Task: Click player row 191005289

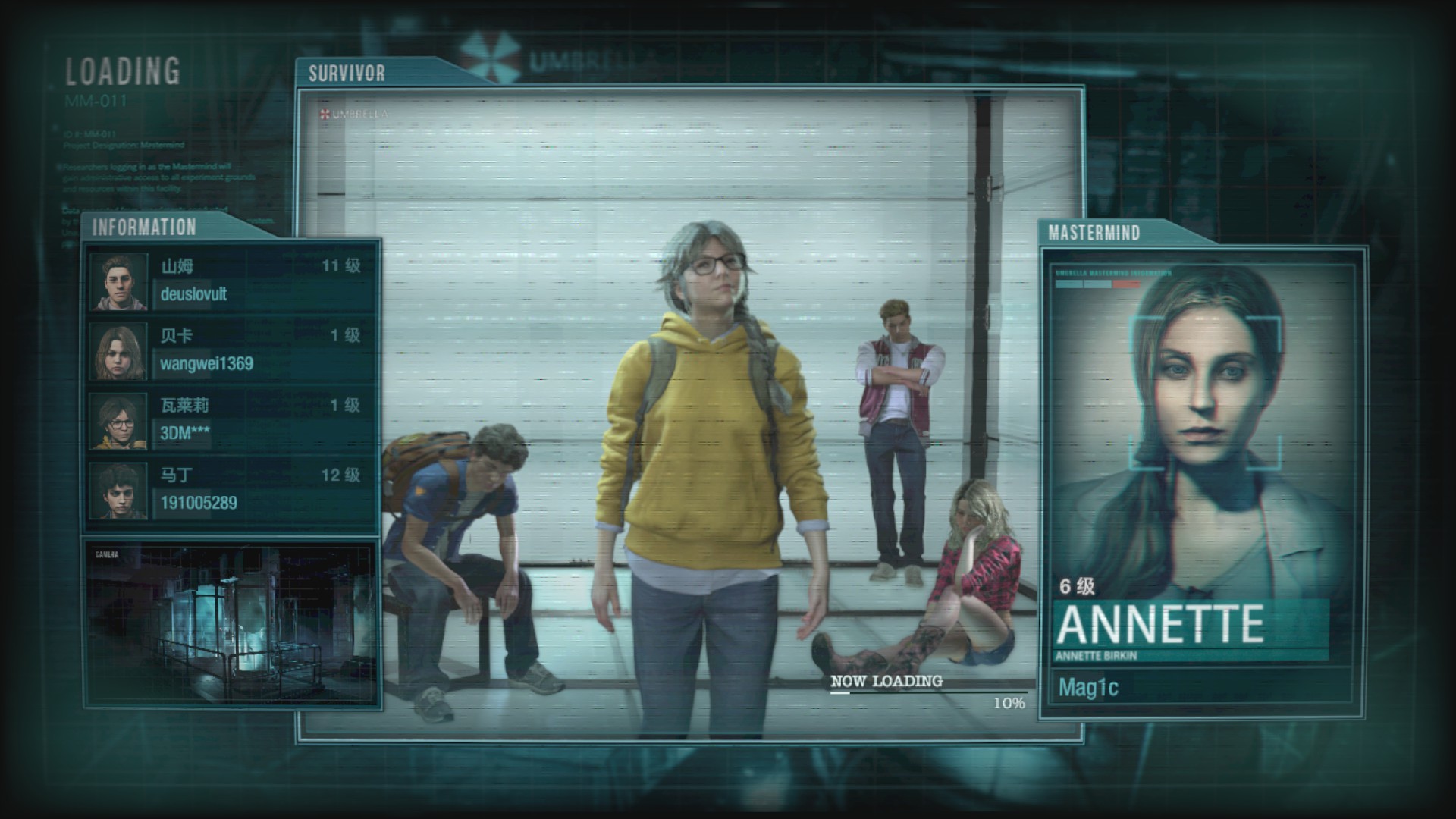Action: click(x=231, y=491)
